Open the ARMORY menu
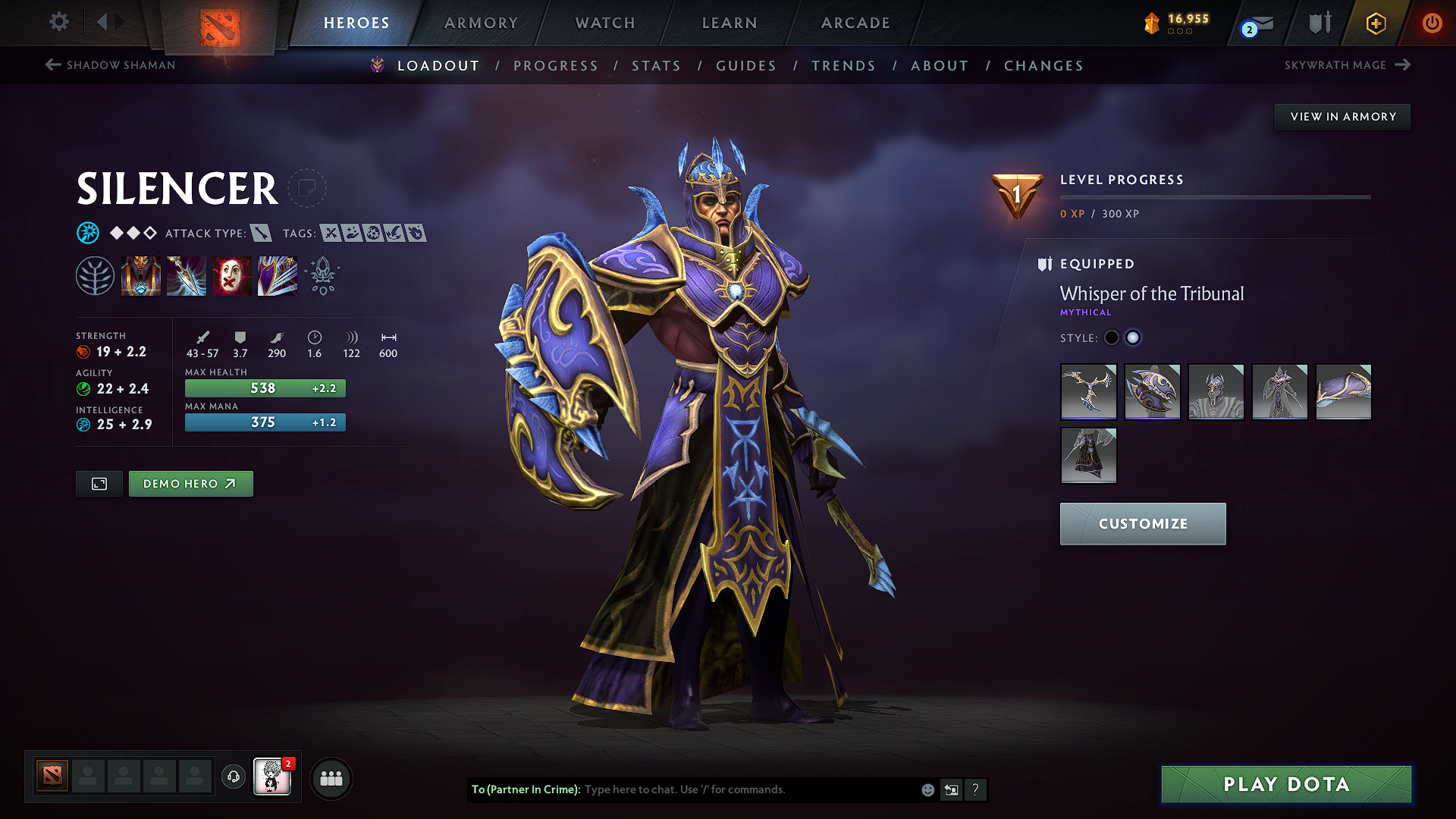This screenshot has height=819, width=1456. [481, 23]
